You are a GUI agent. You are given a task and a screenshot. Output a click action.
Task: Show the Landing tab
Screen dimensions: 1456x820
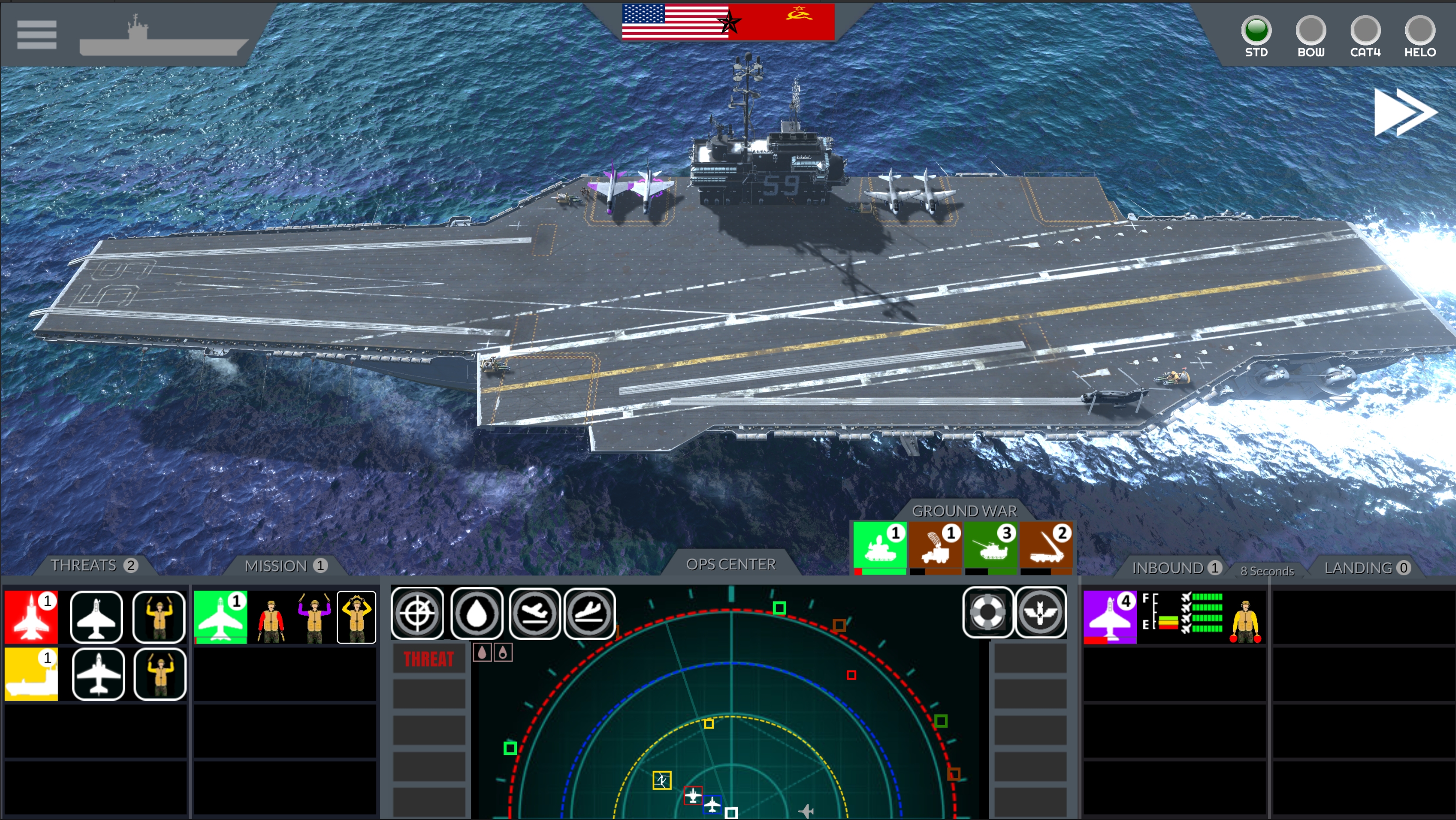click(x=1366, y=568)
